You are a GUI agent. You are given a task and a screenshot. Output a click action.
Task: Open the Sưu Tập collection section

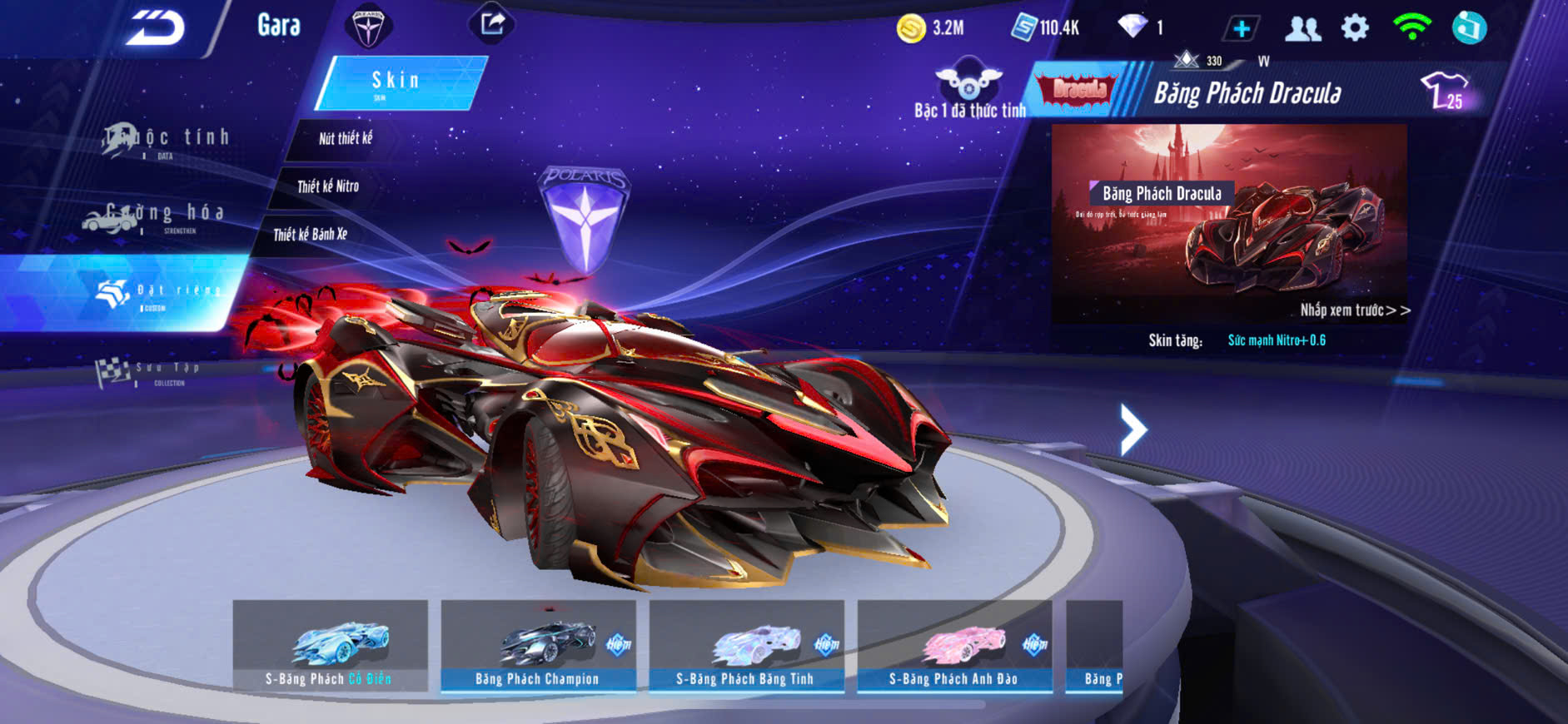click(150, 372)
